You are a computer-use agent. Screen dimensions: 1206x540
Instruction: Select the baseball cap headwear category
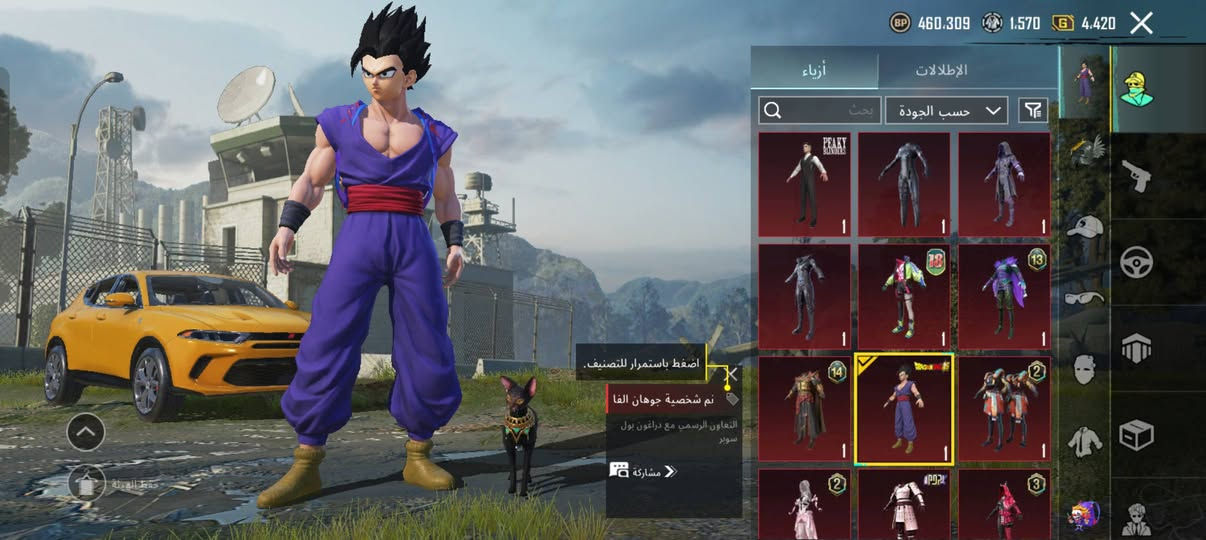[1084, 227]
